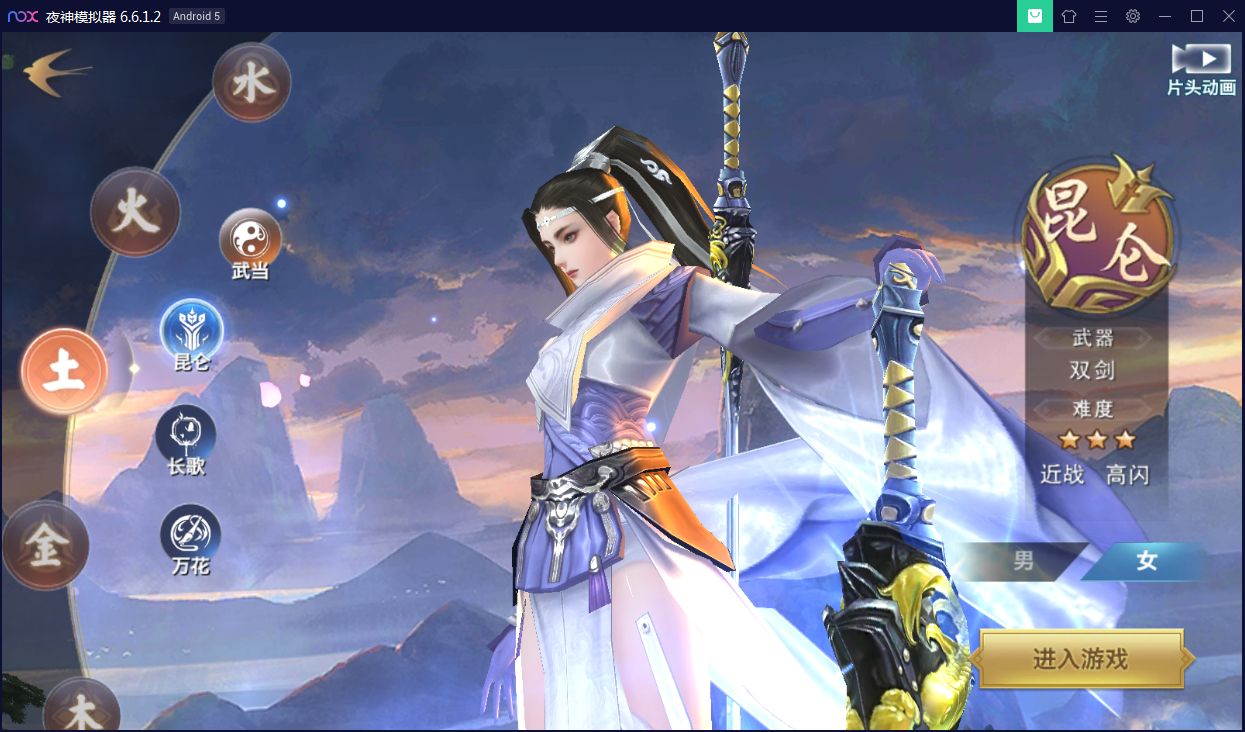Select the 男 male gender tab
Screen dimensions: 1245x732
[1023, 561]
